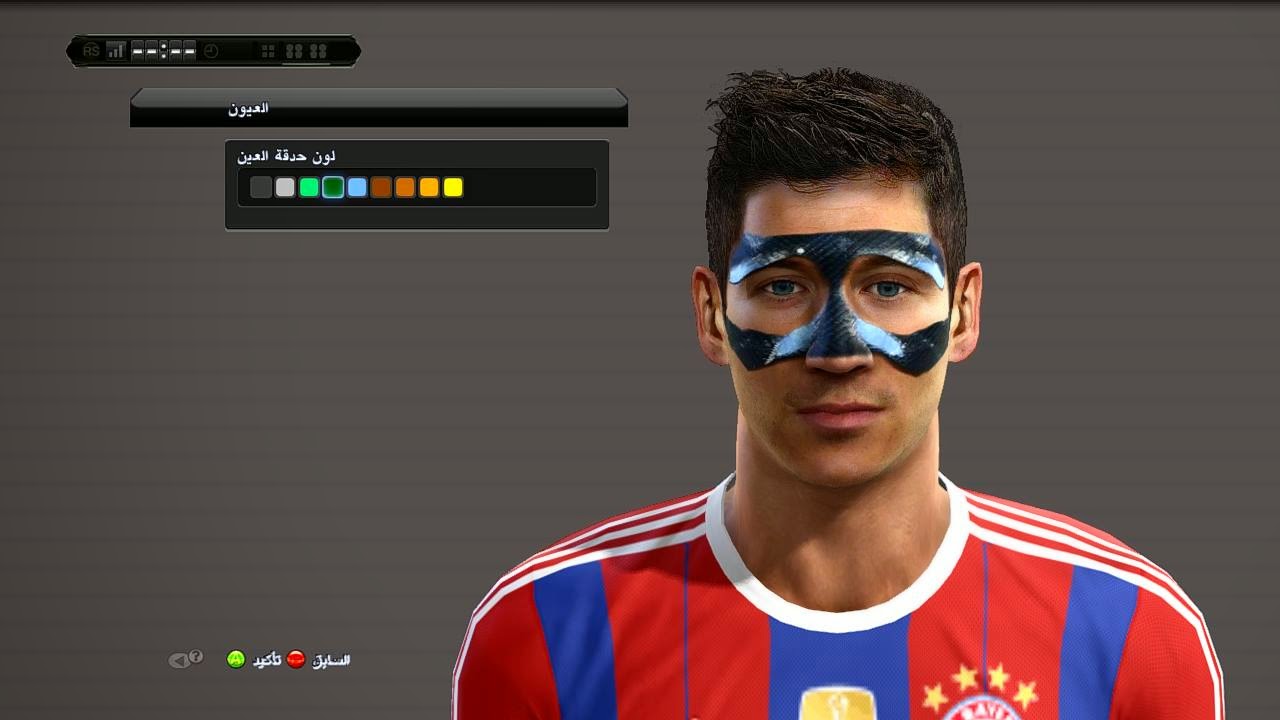Open help via the question mark icon
The width and height of the screenshot is (1280, 720).
[196, 658]
